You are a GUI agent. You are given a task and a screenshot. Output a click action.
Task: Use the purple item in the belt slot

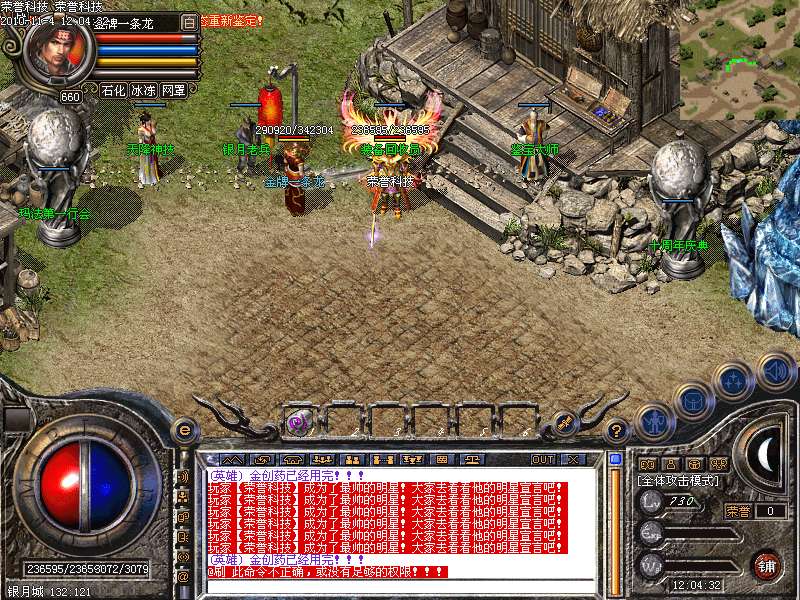(x=298, y=423)
